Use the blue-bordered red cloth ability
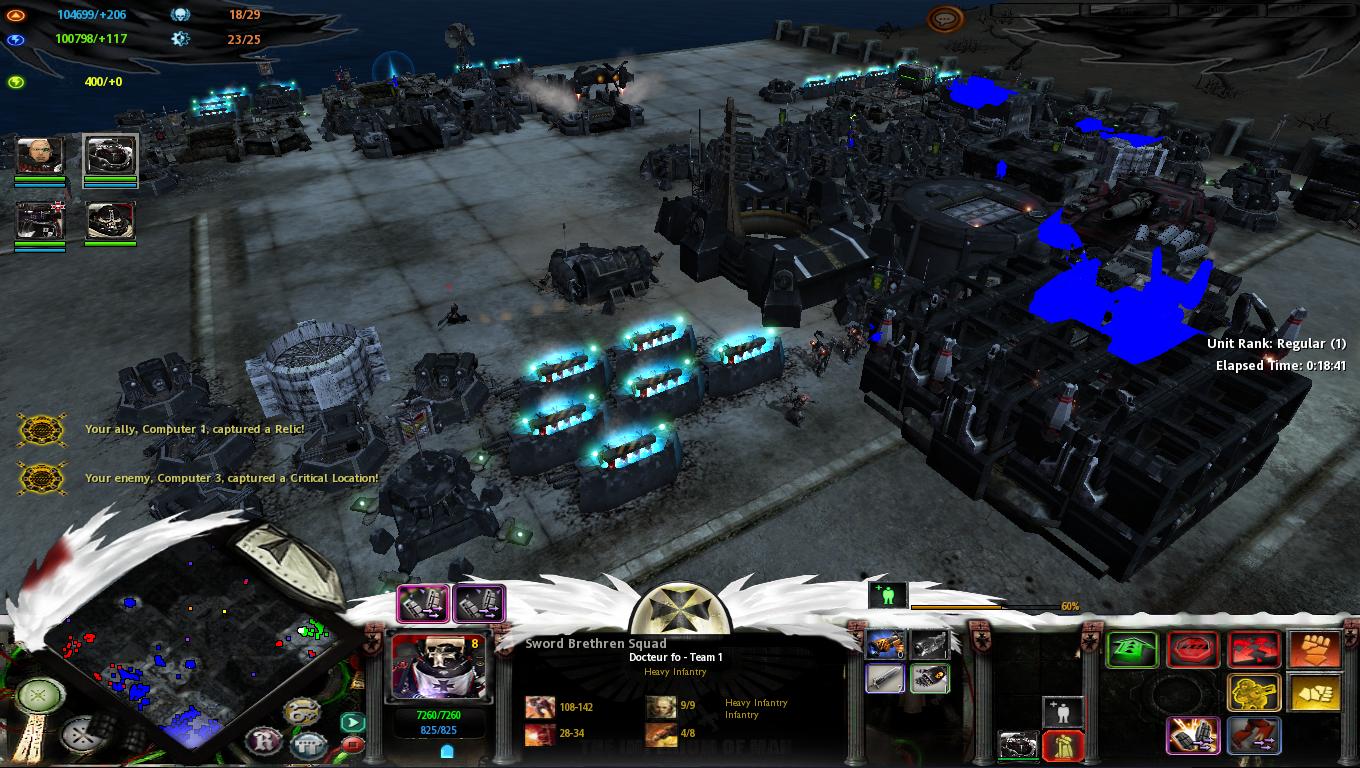This screenshot has width=1360, height=768. coord(1254,735)
